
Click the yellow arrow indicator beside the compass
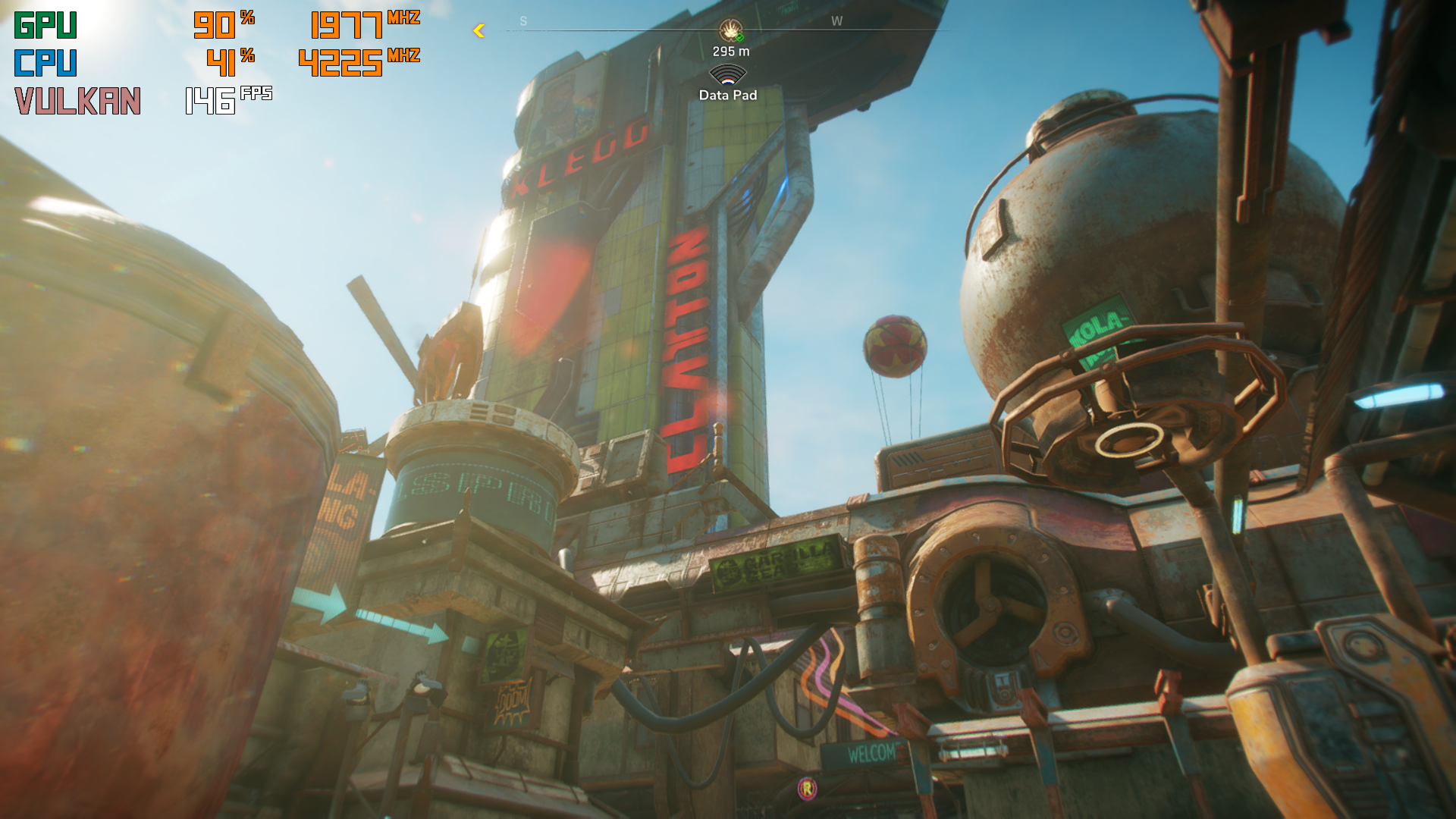pos(479,30)
